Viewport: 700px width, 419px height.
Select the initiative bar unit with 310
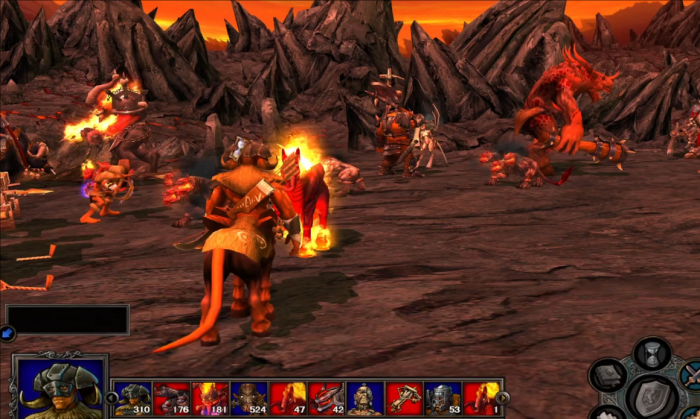[132, 397]
